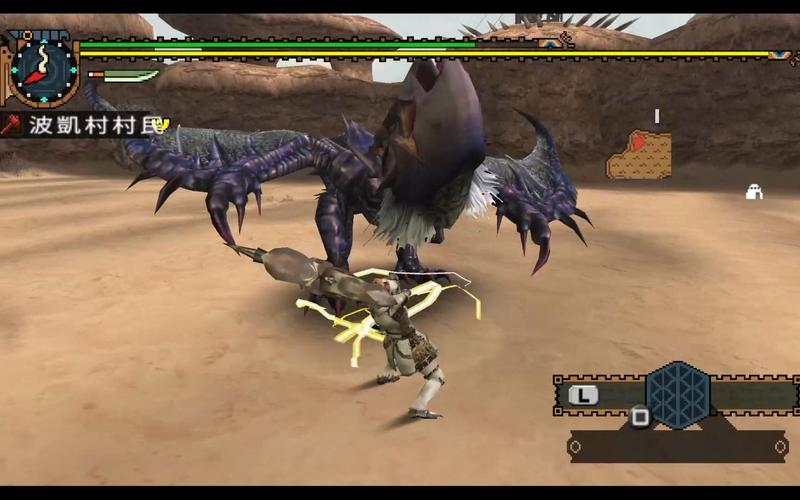The image size is (800, 500).
Task: Click the red monster marker on minimap
Action: (637, 143)
